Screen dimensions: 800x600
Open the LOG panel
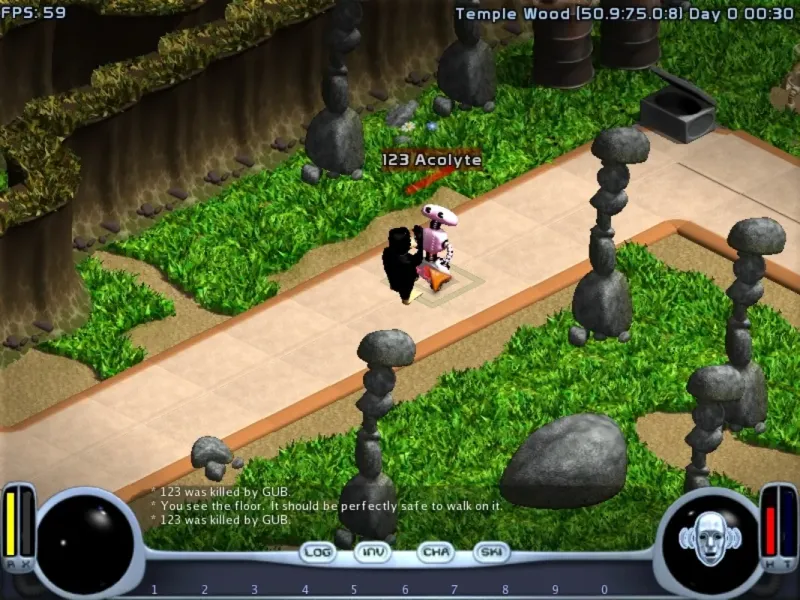(318, 552)
